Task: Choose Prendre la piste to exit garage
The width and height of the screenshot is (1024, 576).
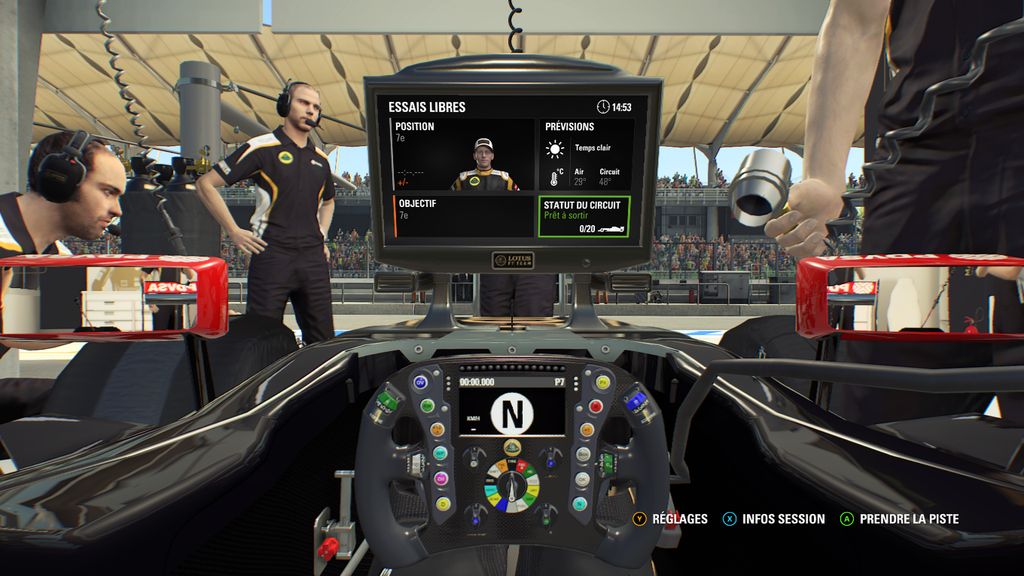Action: tap(899, 519)
